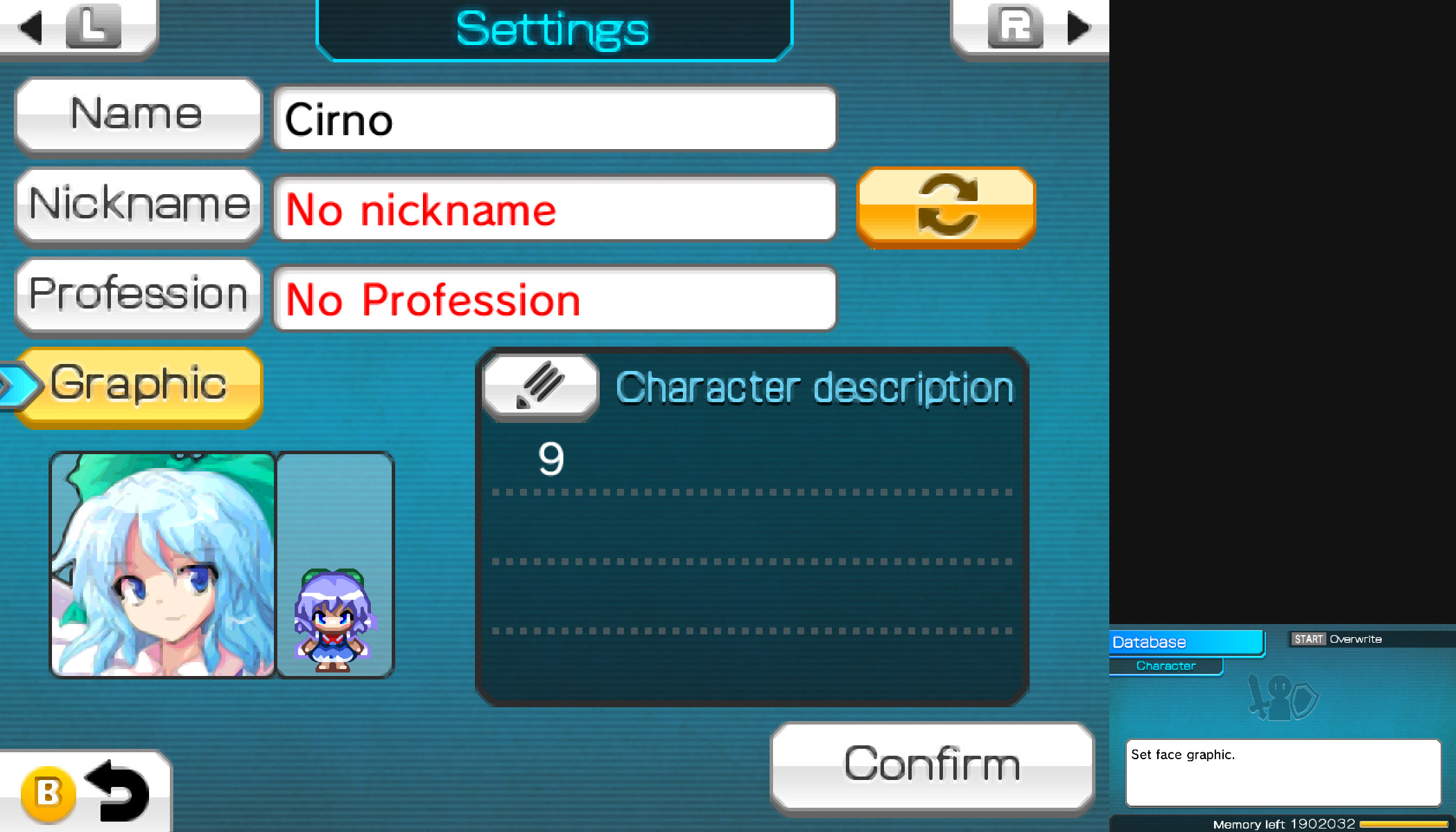Select the Cirno face portrait thumbnail
1456x832 pixels.
pyautogui.click(x=162, y=564)
